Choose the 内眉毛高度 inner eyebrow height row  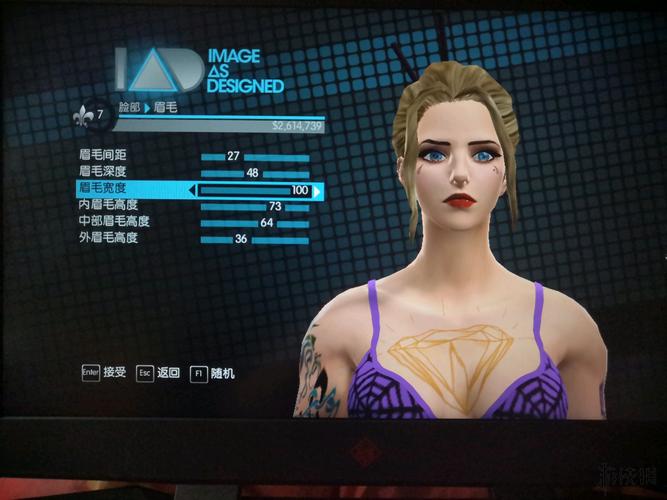(108, 206)
